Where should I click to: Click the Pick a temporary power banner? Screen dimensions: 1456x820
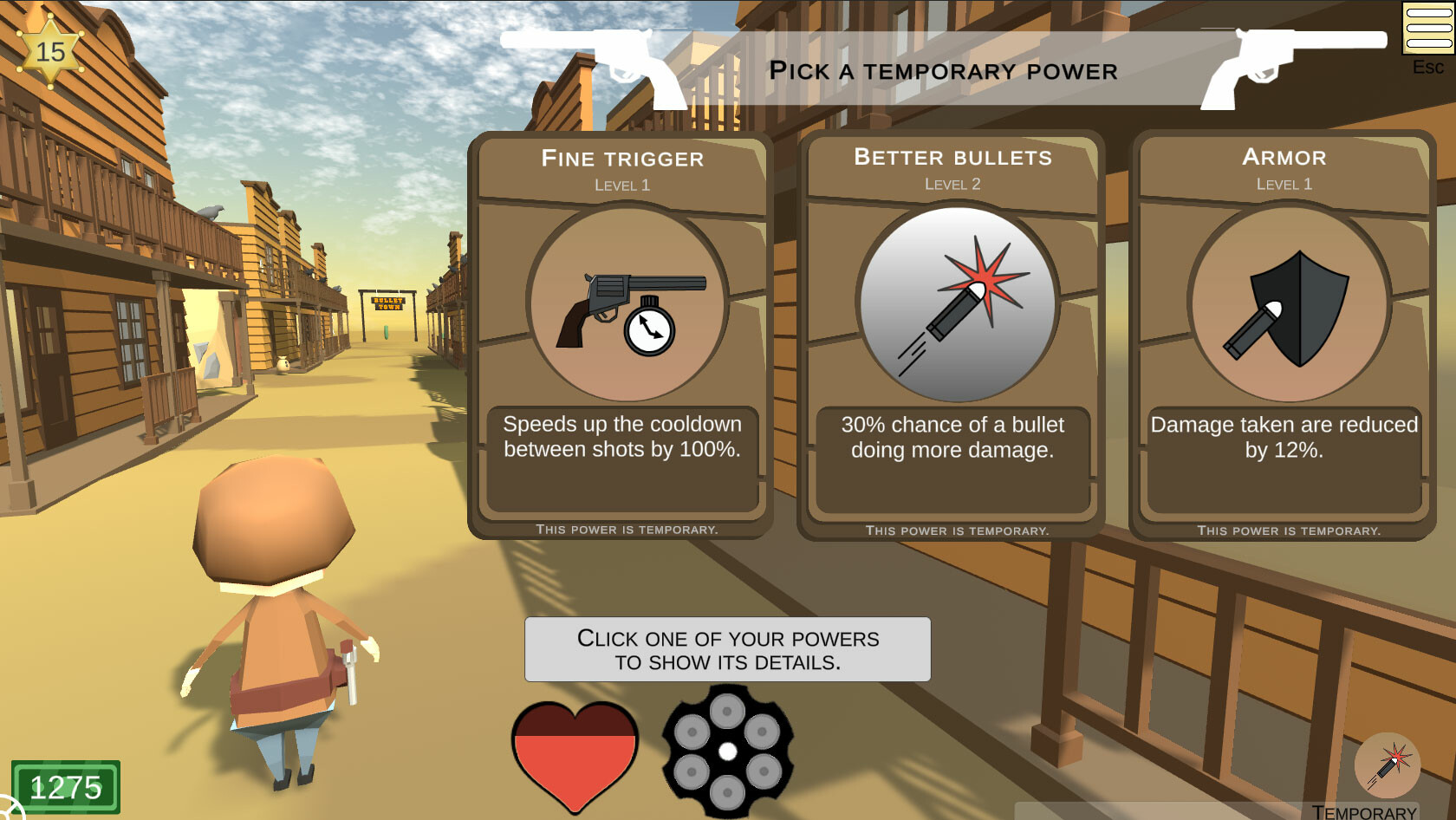tap(943, 71)
